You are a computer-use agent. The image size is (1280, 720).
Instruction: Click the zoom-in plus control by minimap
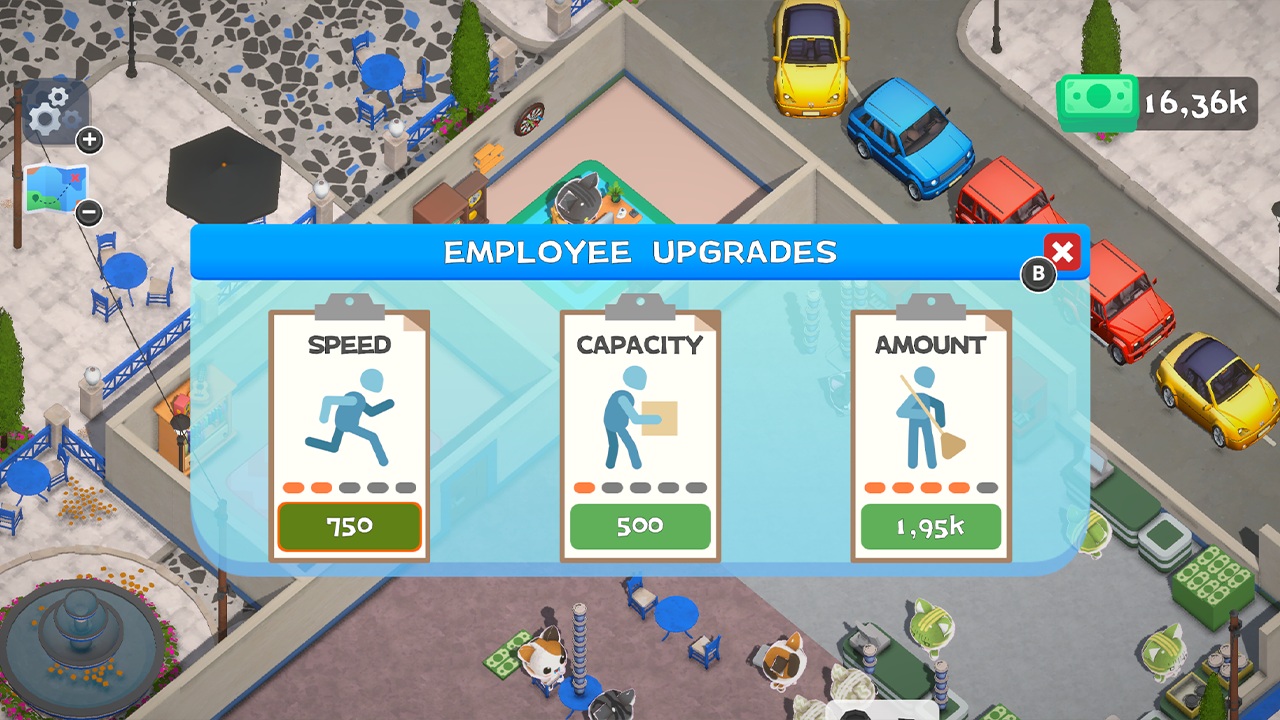pyautogui.click(x=89, y=140)
